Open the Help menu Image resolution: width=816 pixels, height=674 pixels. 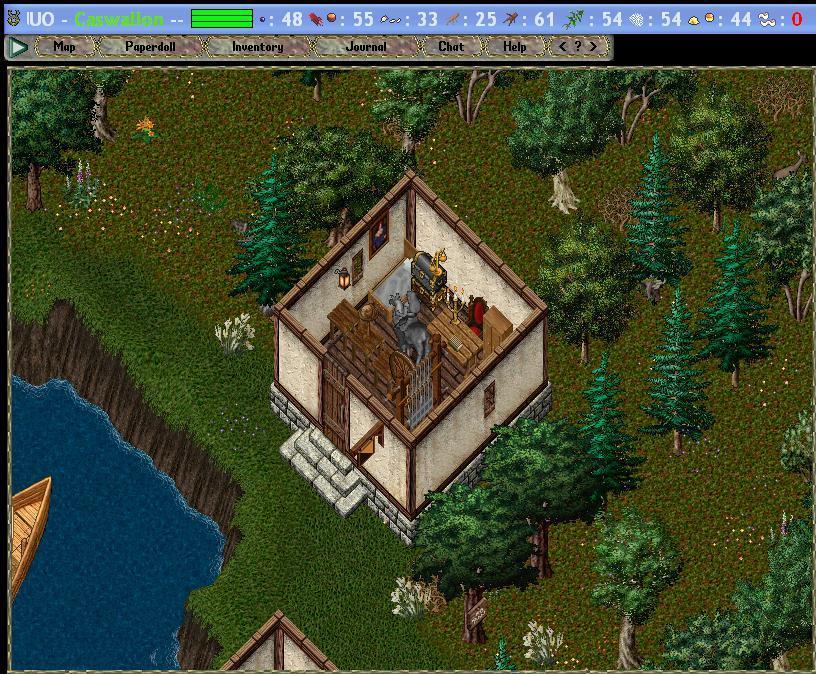point(514,46)
